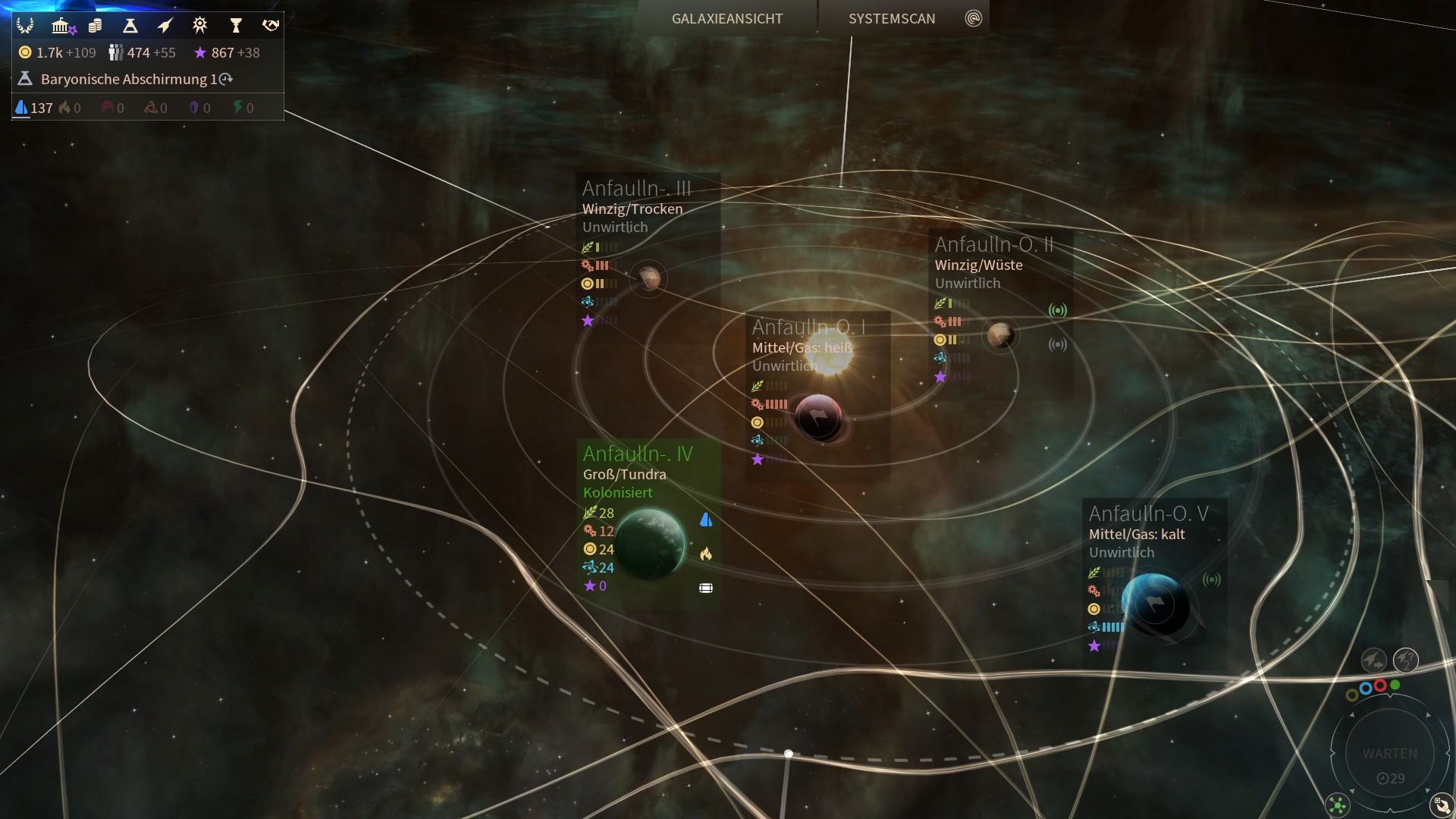
Task: Click the green network node button
Action: (1338, 805)
